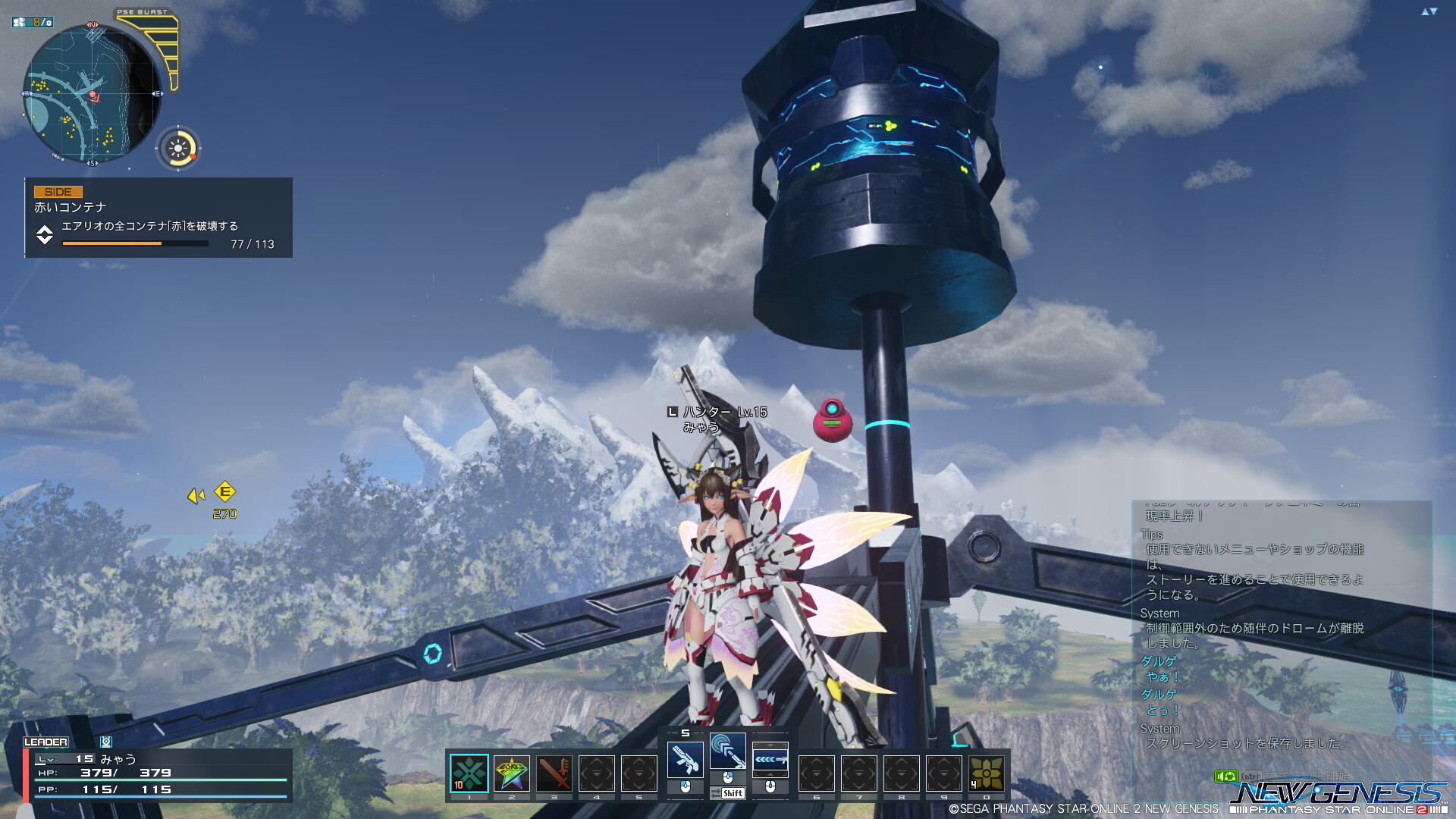The height and width of the screenshot is (819, 1456).
Task: Select the rainbow star item in the hotbar
Action: coord(511,773)
